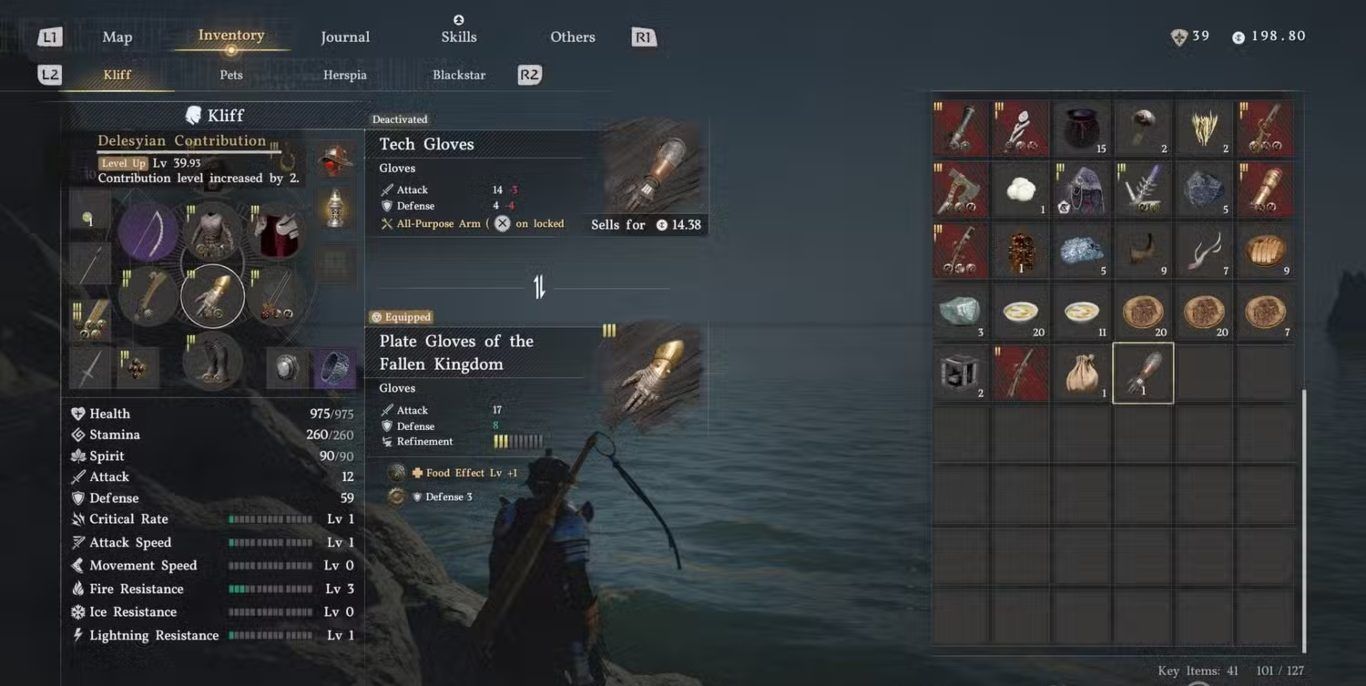The width and height of the screenshot is (1366, 686).
Task: Show Herspia's inventory tab
Action: (345, 75)
